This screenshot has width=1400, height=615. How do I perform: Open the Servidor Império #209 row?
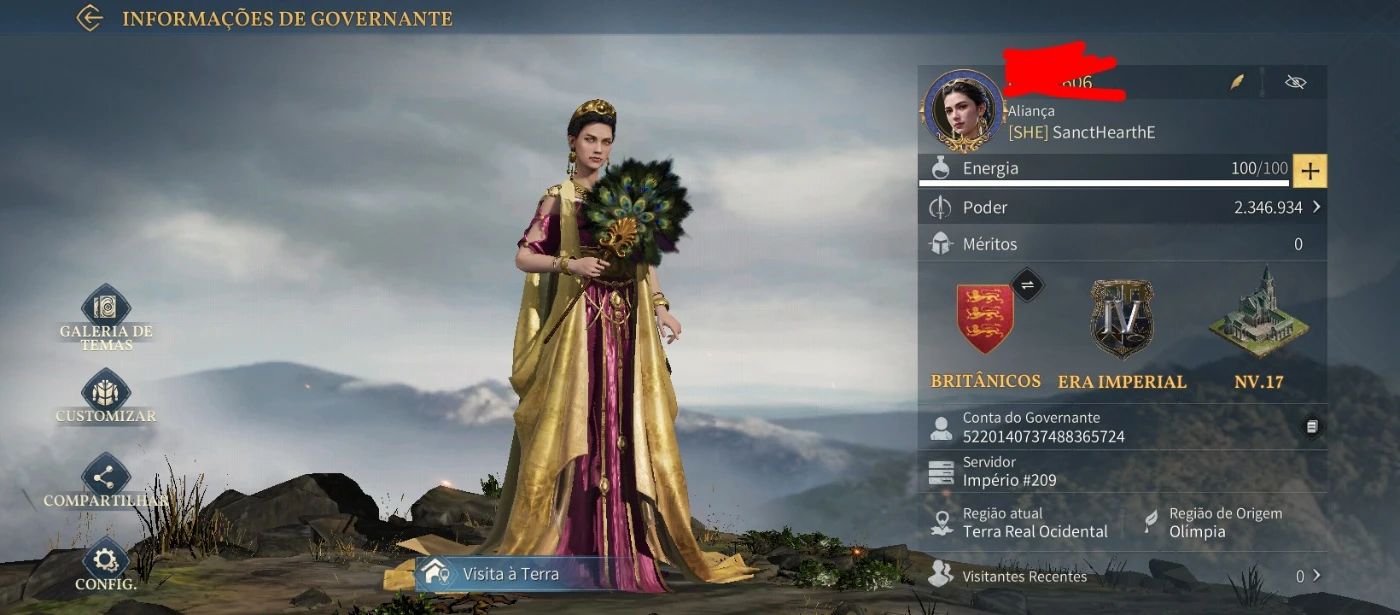click(x=1122, y=471)
